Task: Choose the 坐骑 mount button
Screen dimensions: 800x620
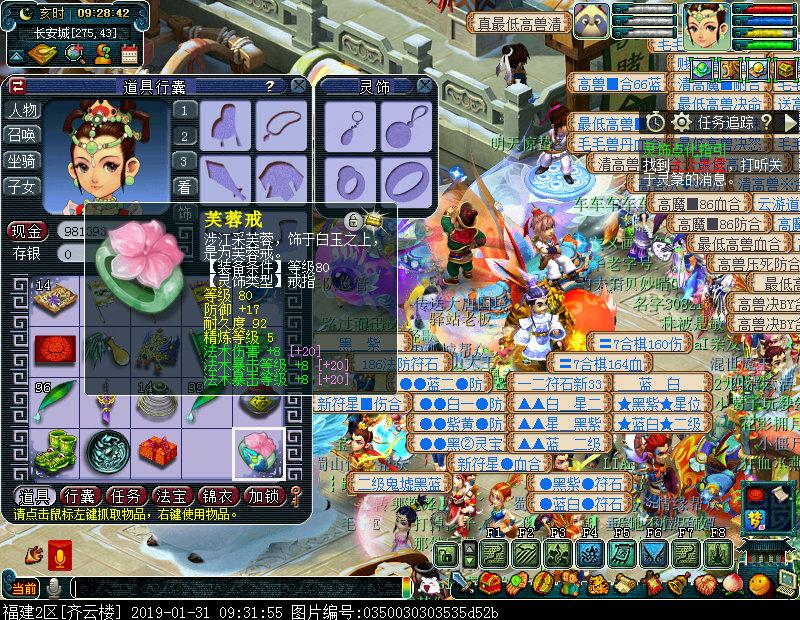Action: [22, 160]
